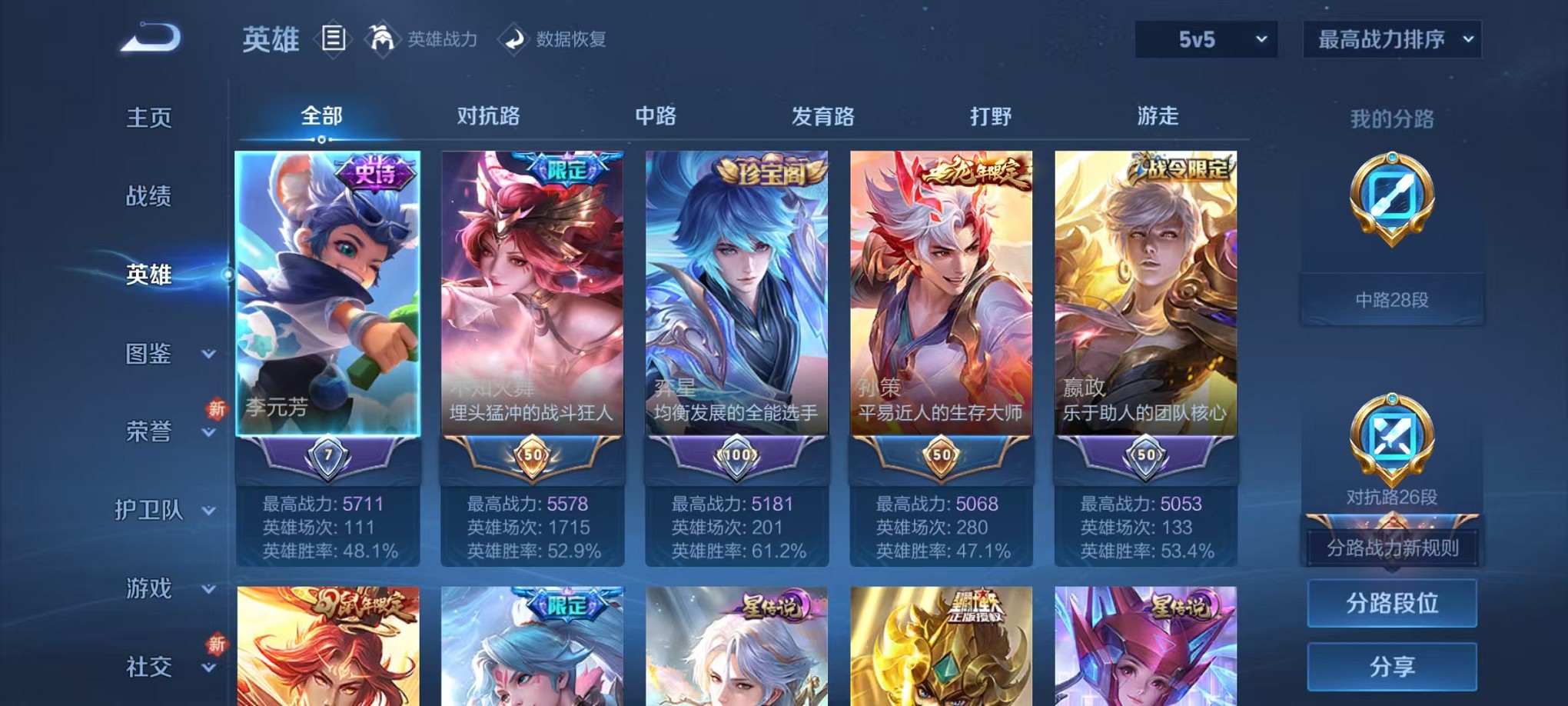This screenshot has width=1568, height=706.
Task: Open the 最高战力排序 sorting dropdown
Action: [1391, 37]
